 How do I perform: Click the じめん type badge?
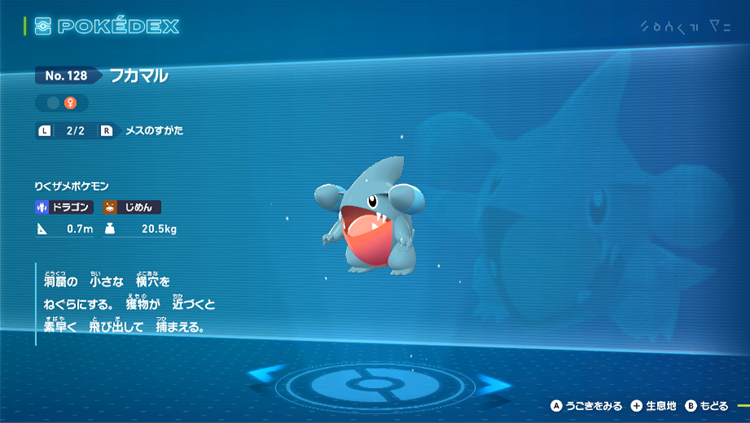coord(131,207)
